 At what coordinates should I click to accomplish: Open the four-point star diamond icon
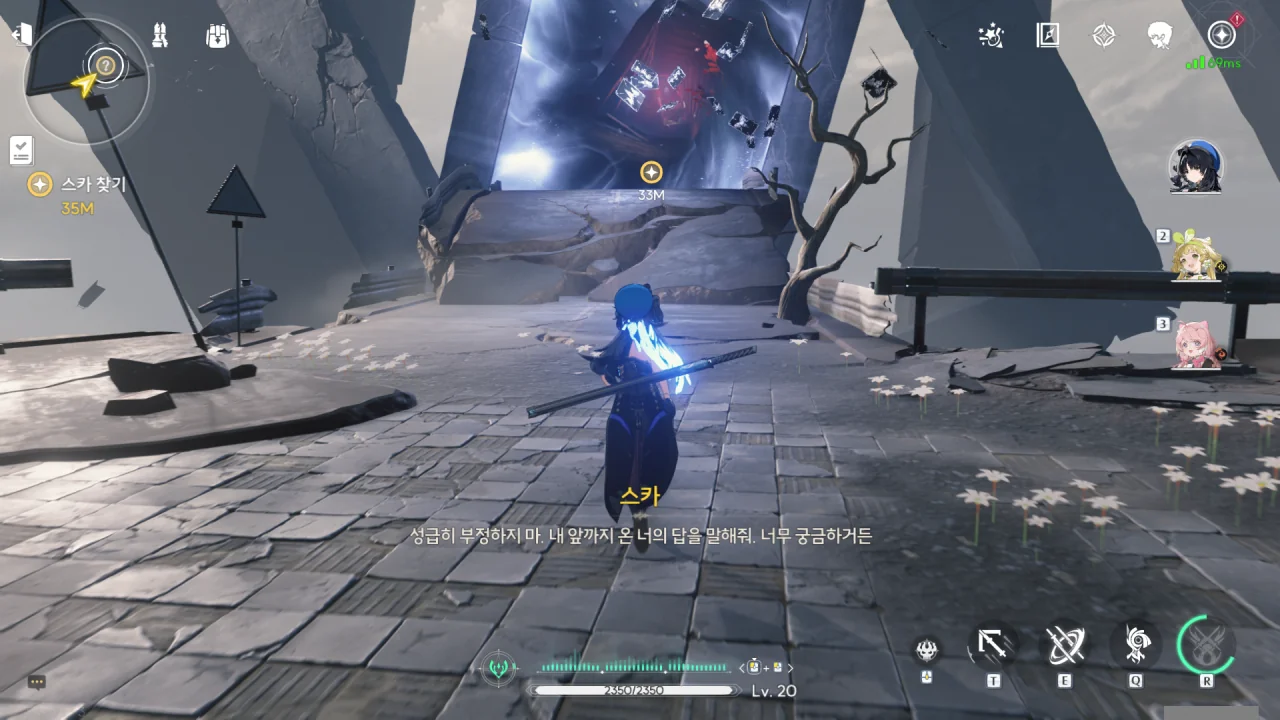click(x=1103, y=36)
